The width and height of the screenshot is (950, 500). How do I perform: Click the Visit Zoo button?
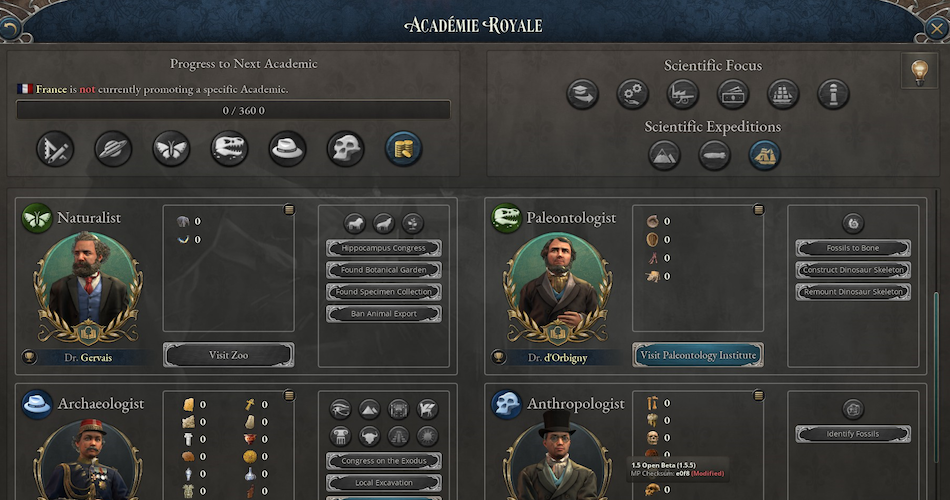[228, 355]
